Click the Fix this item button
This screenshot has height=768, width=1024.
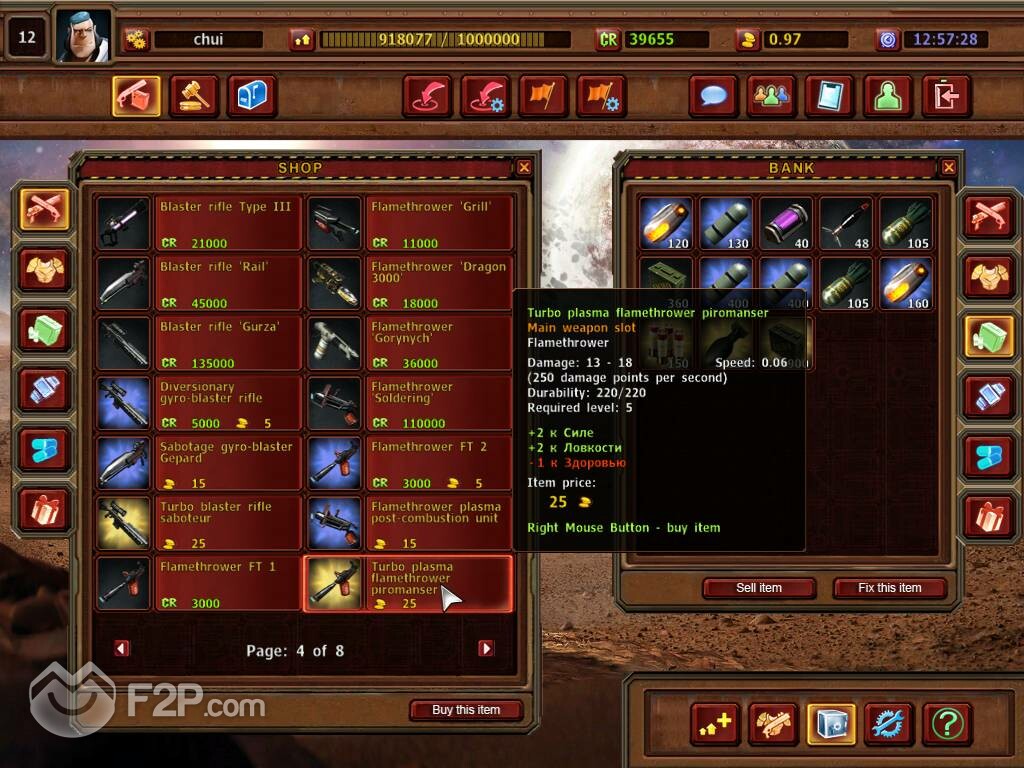point(889,588)
